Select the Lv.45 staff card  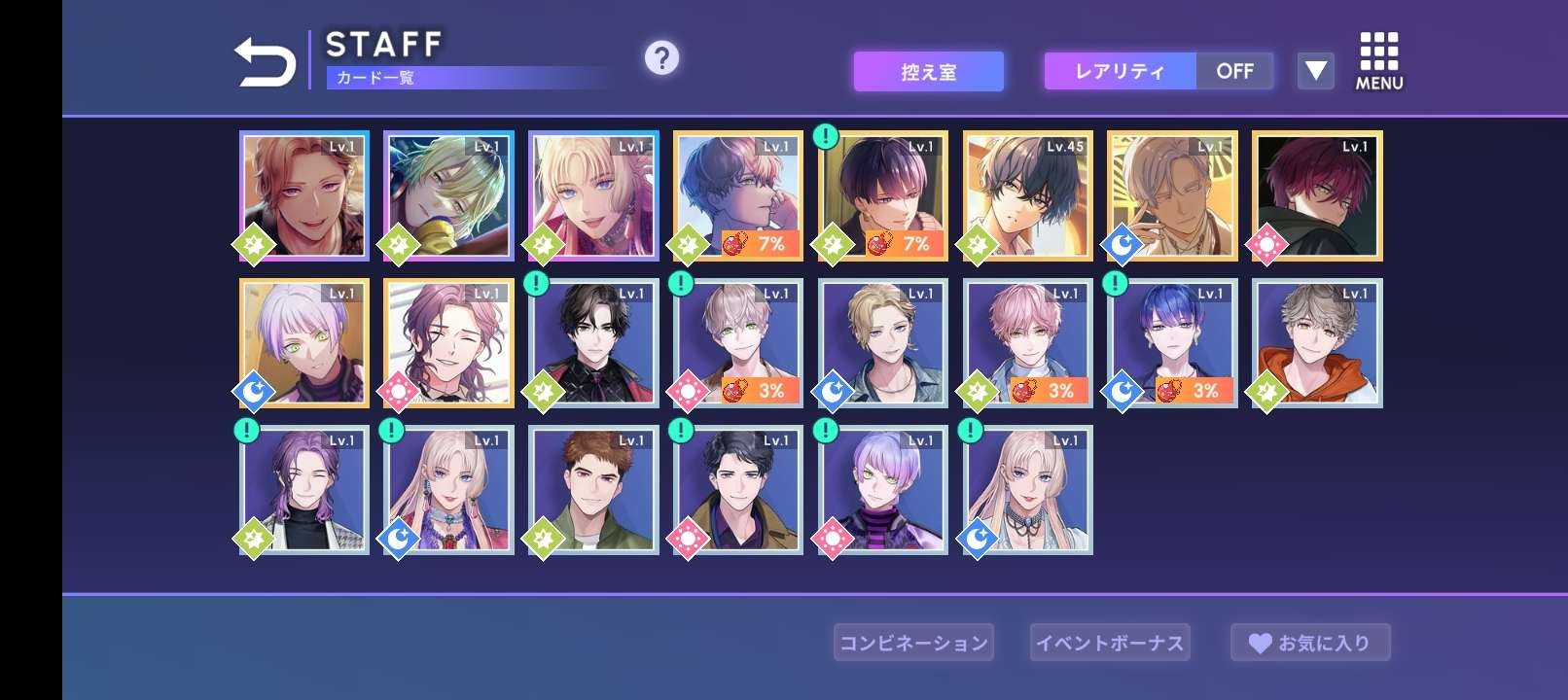[1028, 196]
